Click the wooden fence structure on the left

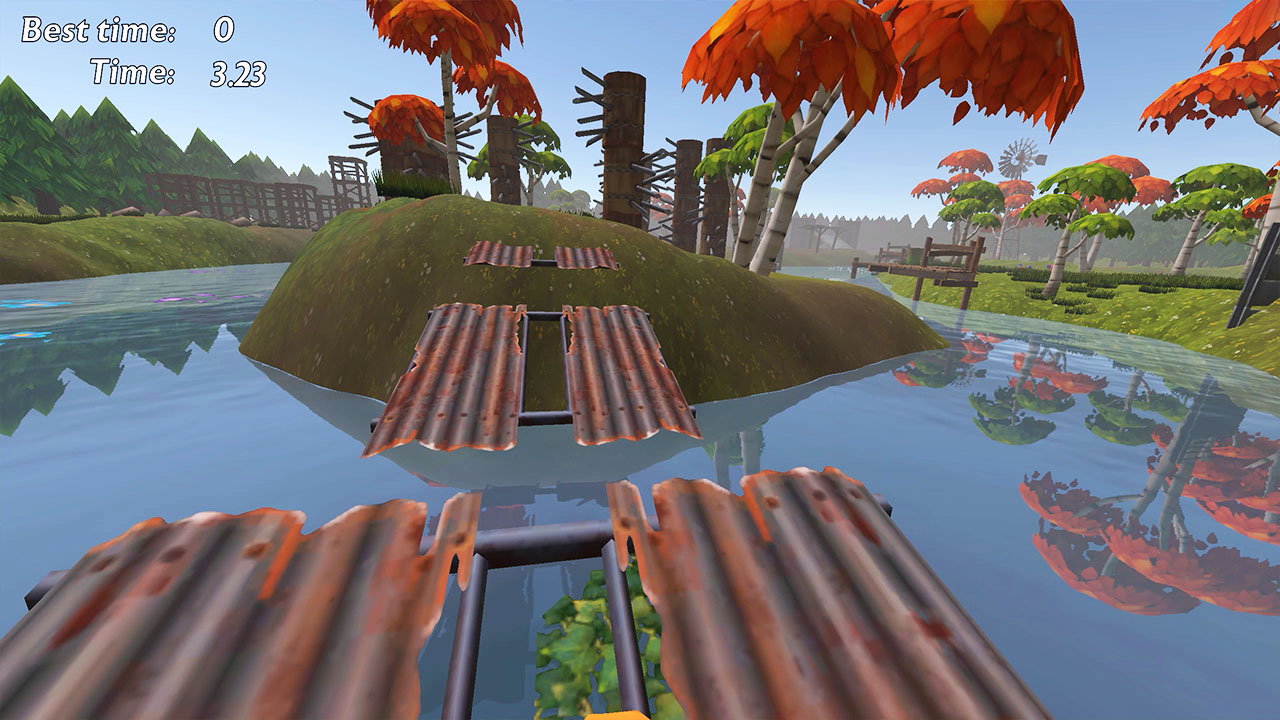pos(230,195)
